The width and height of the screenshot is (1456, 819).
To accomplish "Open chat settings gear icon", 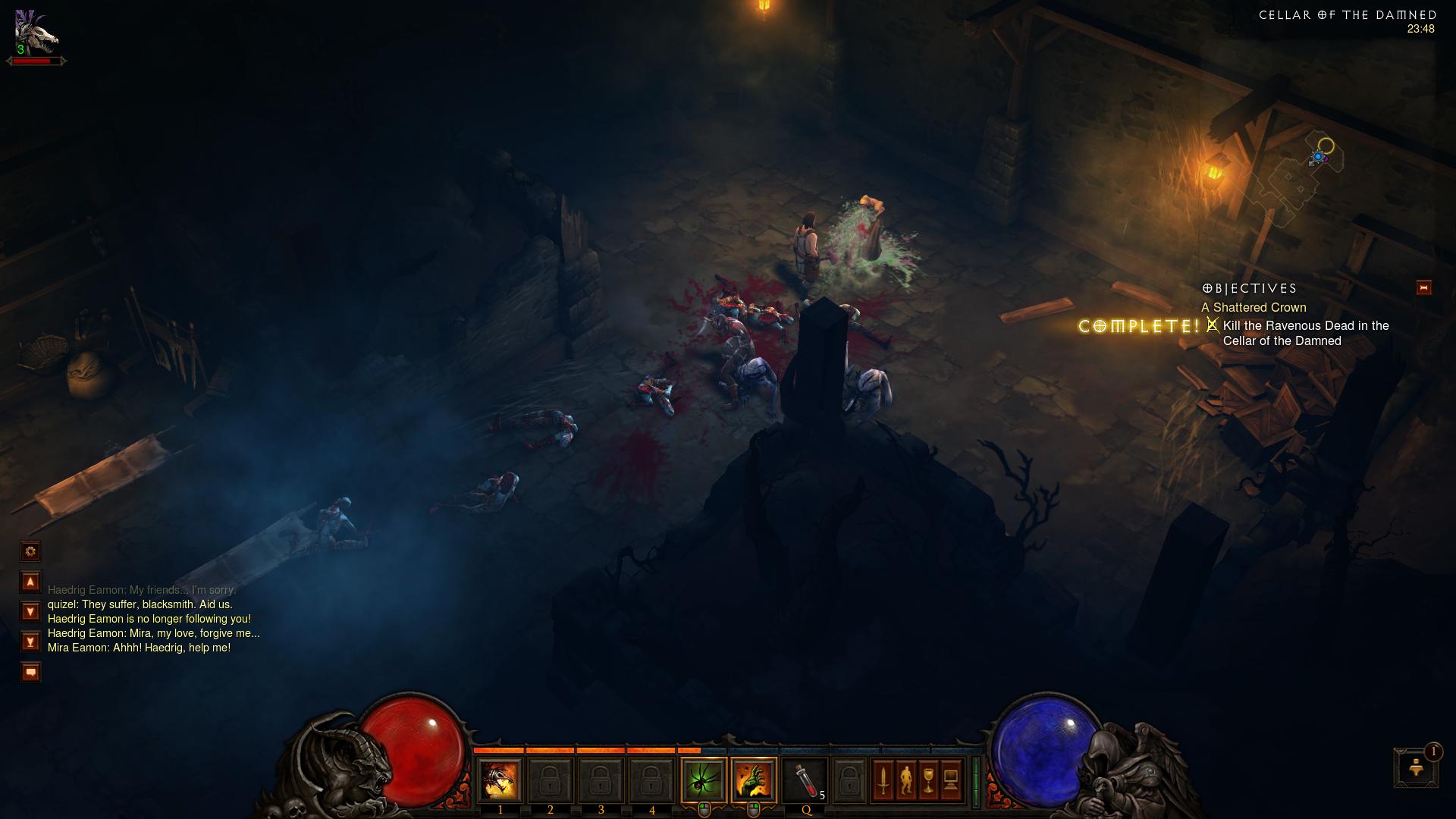I will coord(30,551).
